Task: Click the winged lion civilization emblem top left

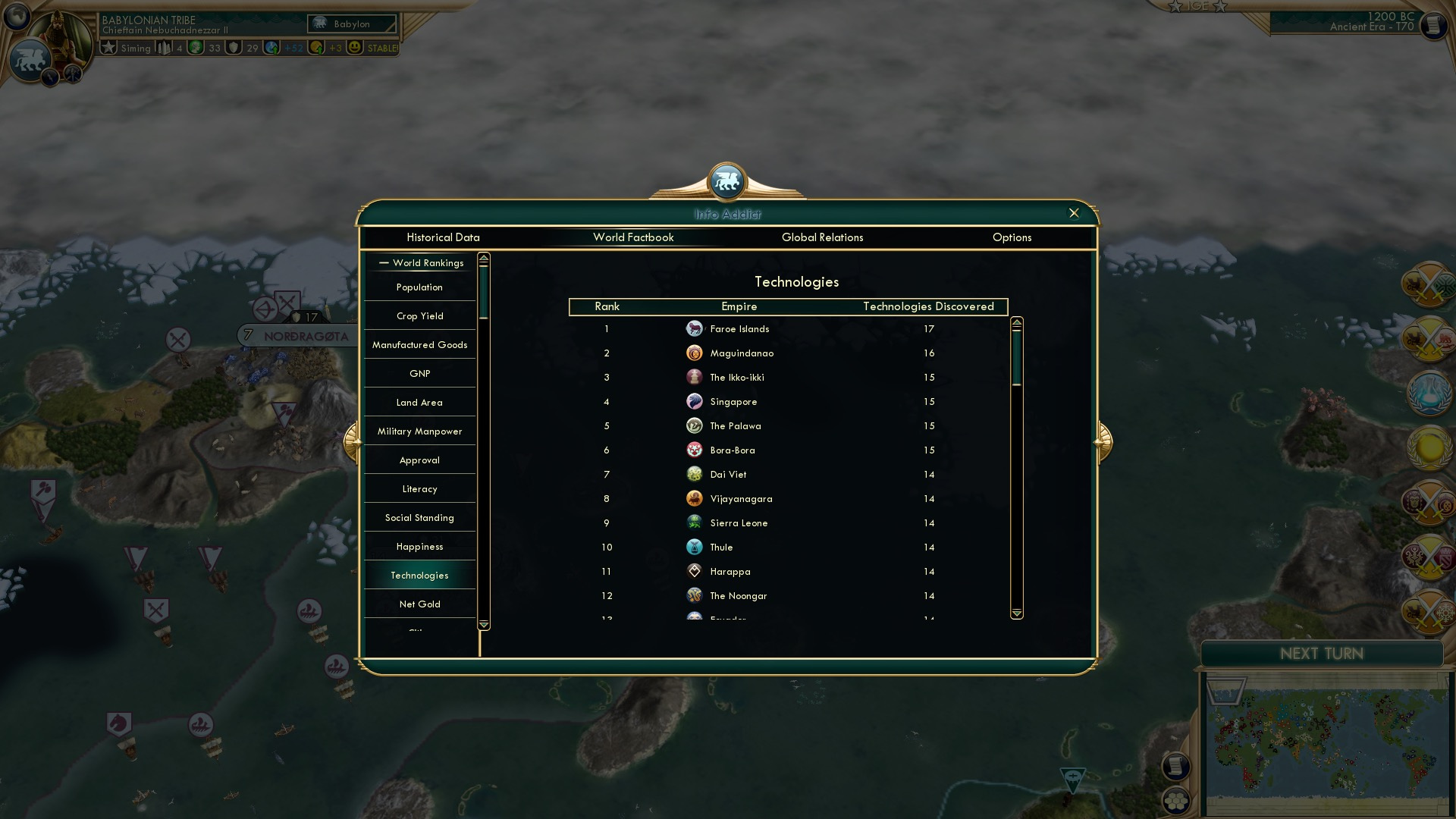Action: pyautogui.click(x=32, y=57)
